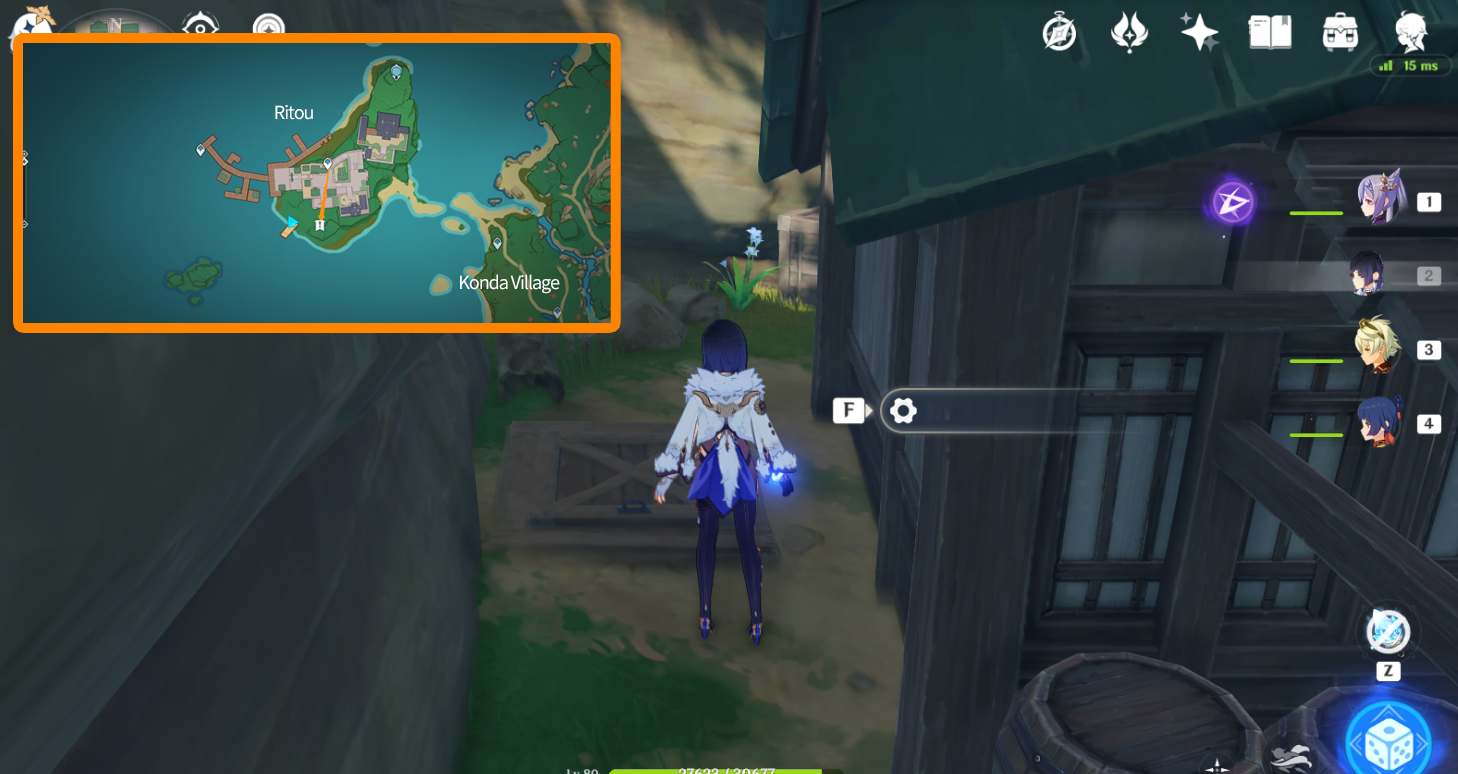Click the teleport waypoint icon near Ritou
This screenshot has width=1458, height=774.
327,161
